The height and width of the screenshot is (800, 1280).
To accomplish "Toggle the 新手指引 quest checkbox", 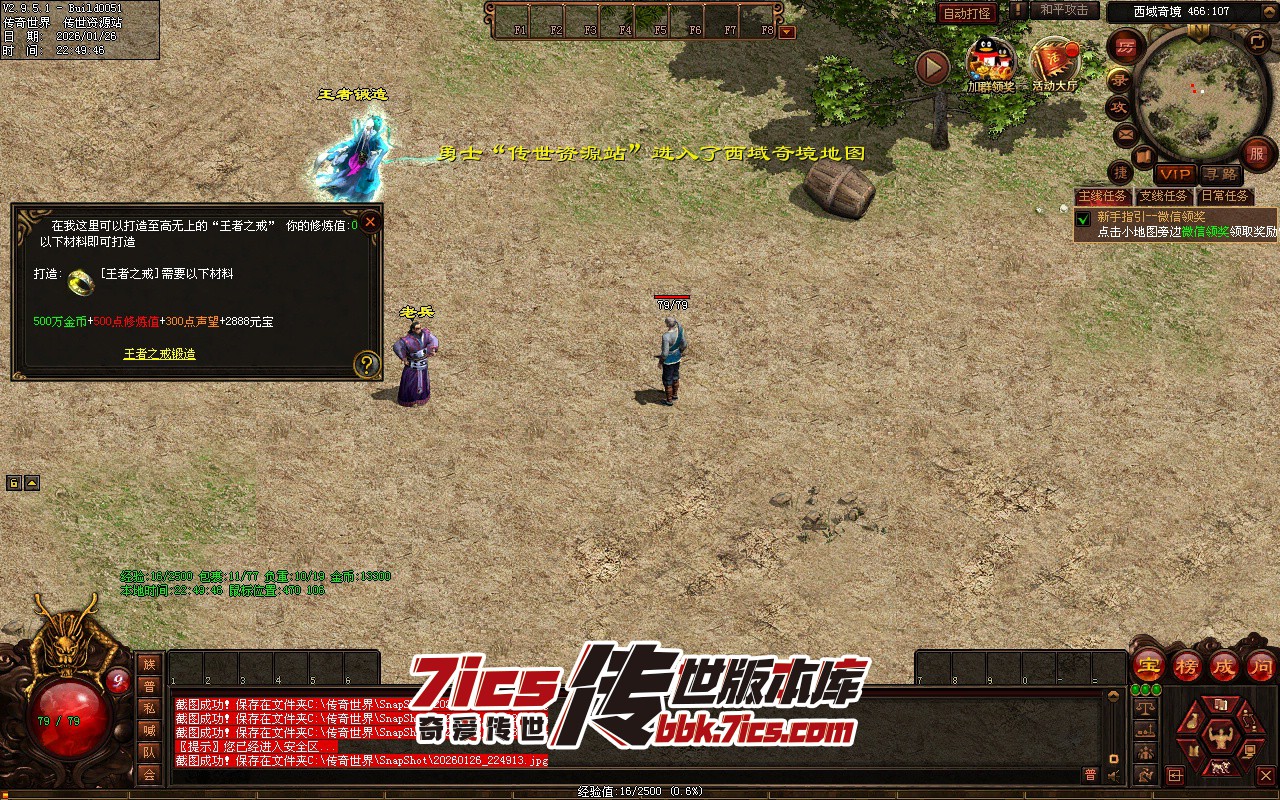I will click(1082, 218).
